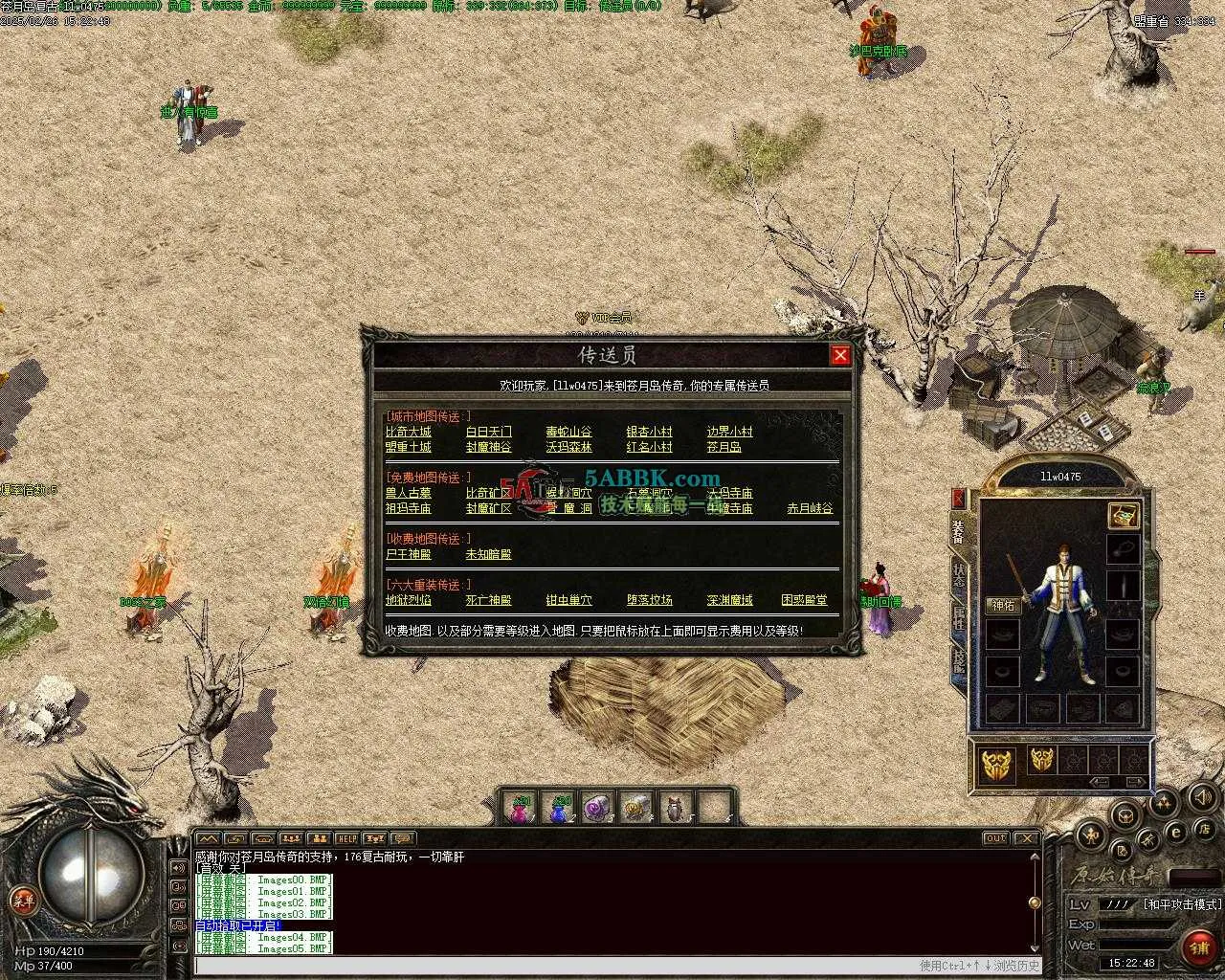
Task: Switch to the 状态 tab in character panel
Action: (959, 574)
